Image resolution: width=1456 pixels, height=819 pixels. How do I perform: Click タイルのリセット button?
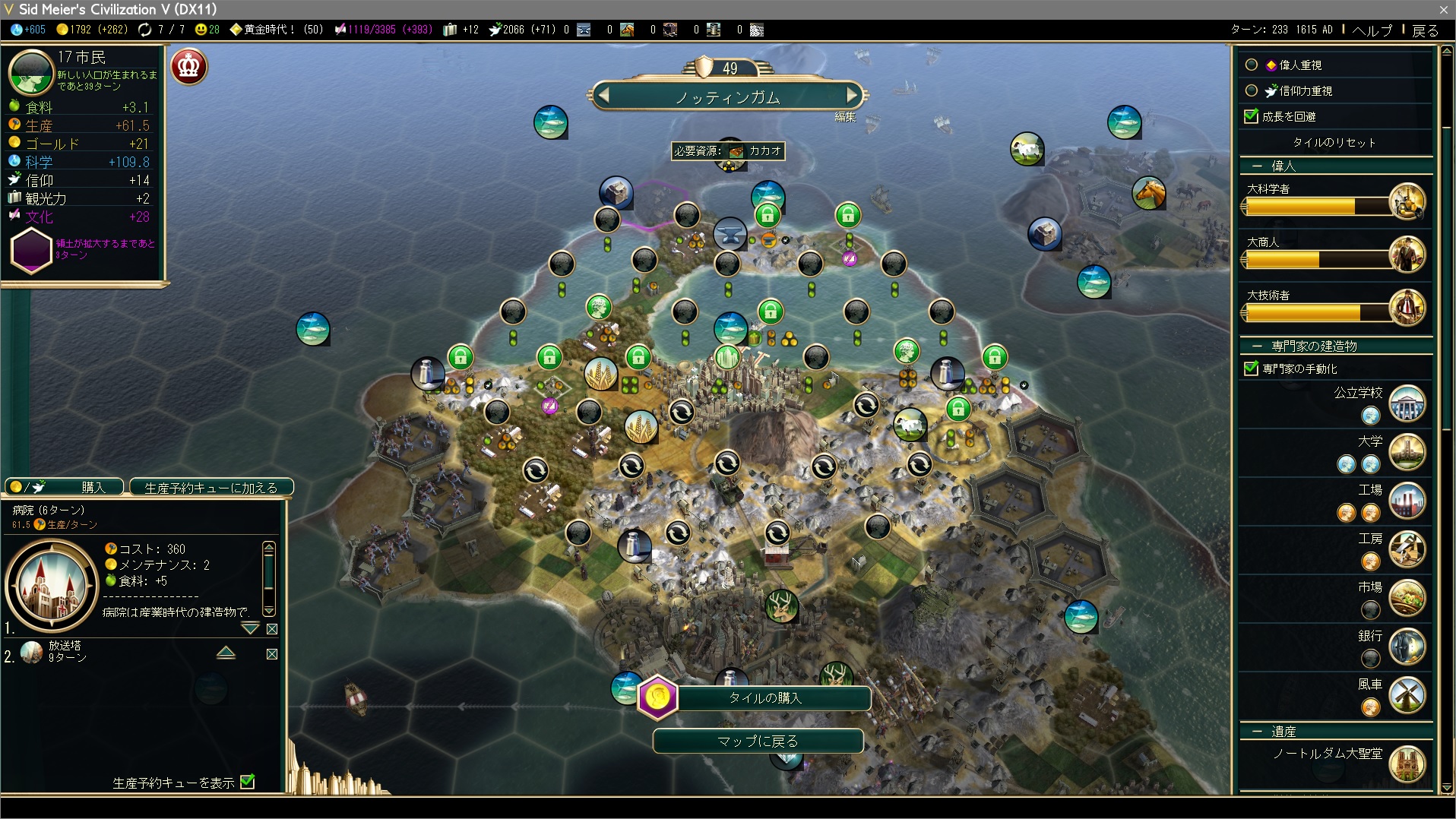tap(1334, 142)
